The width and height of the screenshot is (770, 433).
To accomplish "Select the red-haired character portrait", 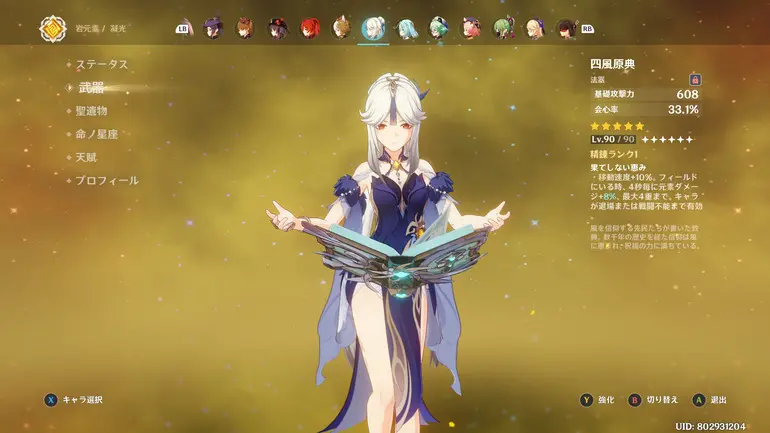I will click(x=310, y=28).
